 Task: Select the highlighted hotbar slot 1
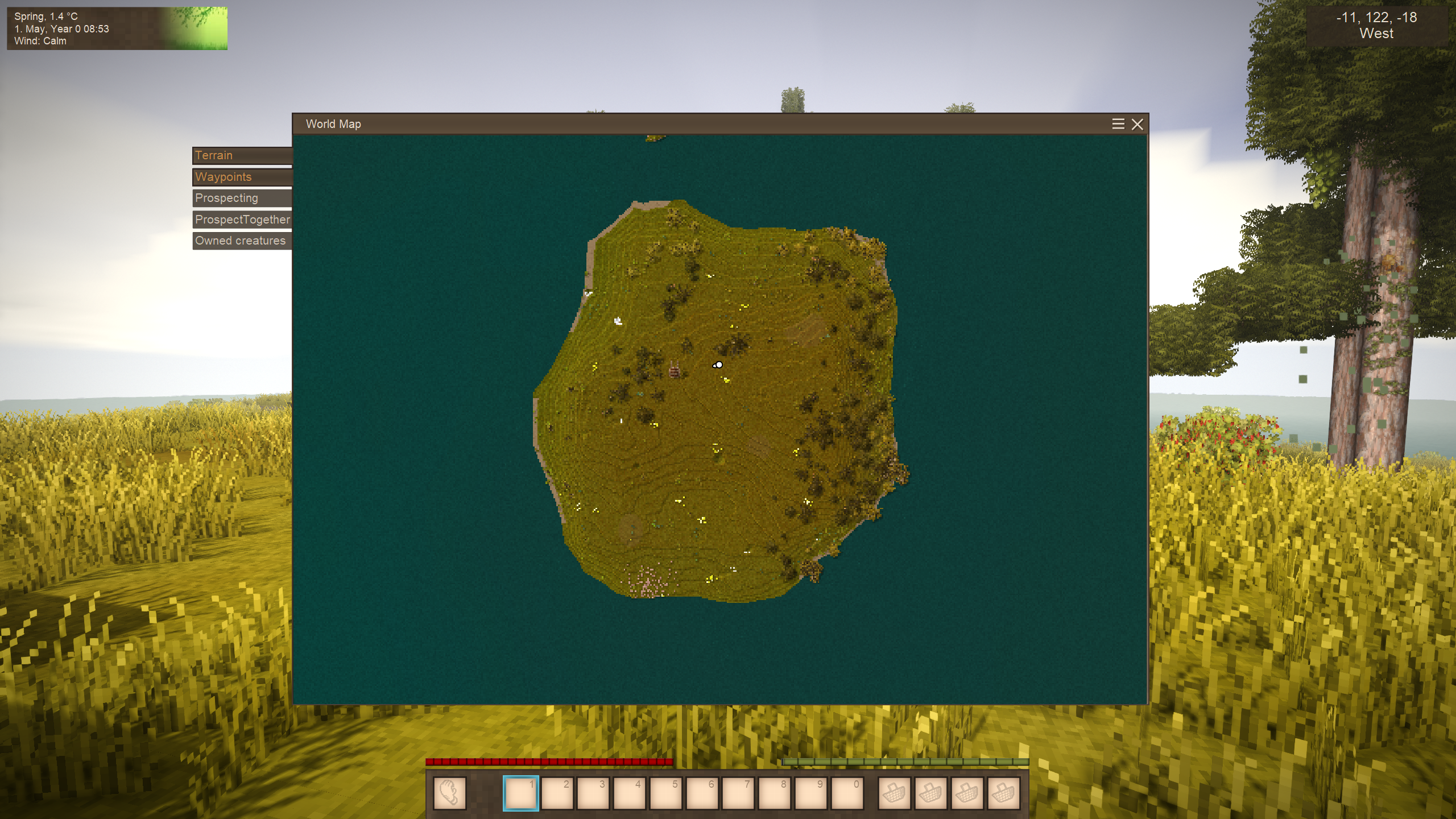pos(520,793)
